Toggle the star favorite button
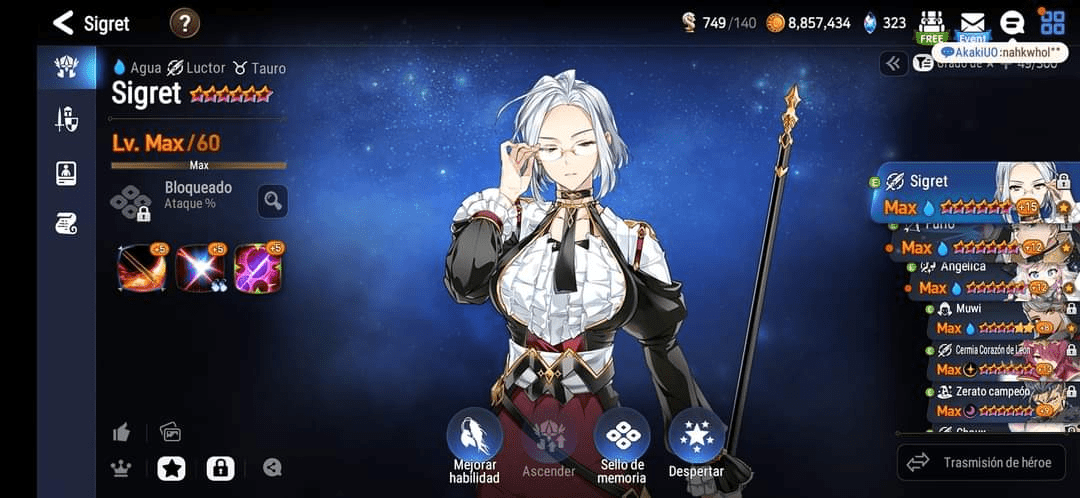The width and height of the screenshot is (1080, 498). pyautogui.click(x=171, y=467)
